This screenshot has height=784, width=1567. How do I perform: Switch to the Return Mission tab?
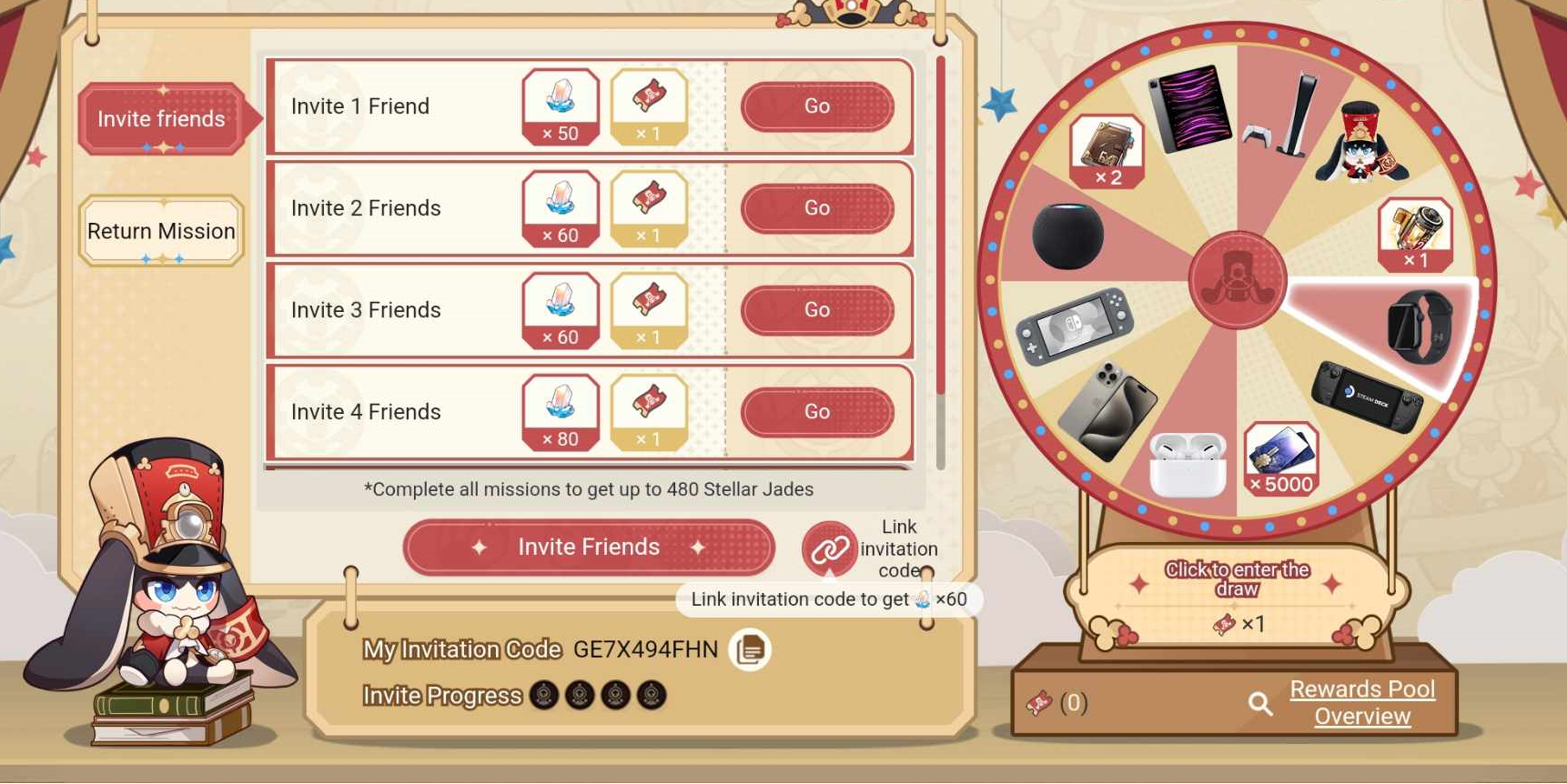161,232
